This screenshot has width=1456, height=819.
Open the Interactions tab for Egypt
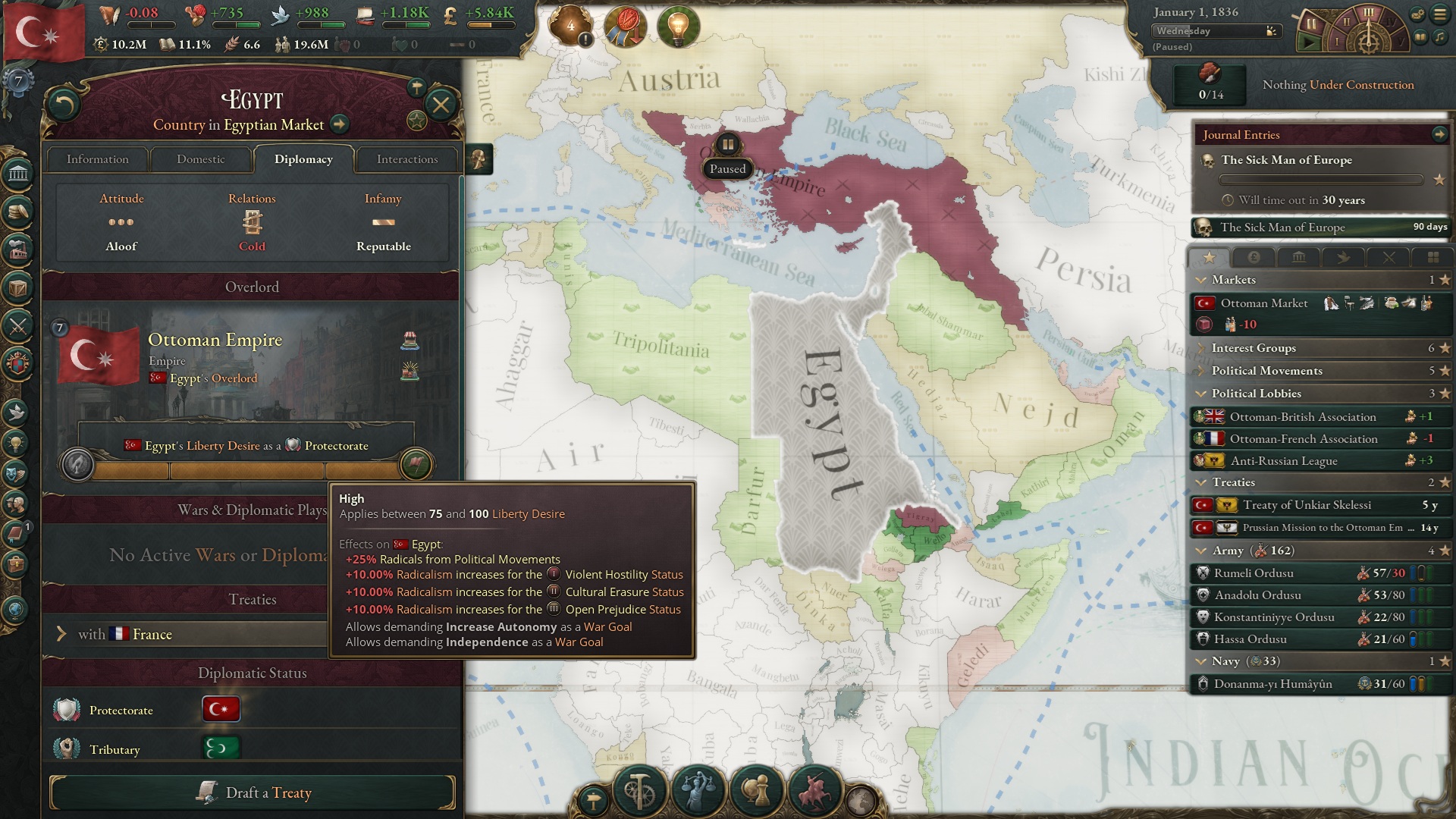point(406,159)
